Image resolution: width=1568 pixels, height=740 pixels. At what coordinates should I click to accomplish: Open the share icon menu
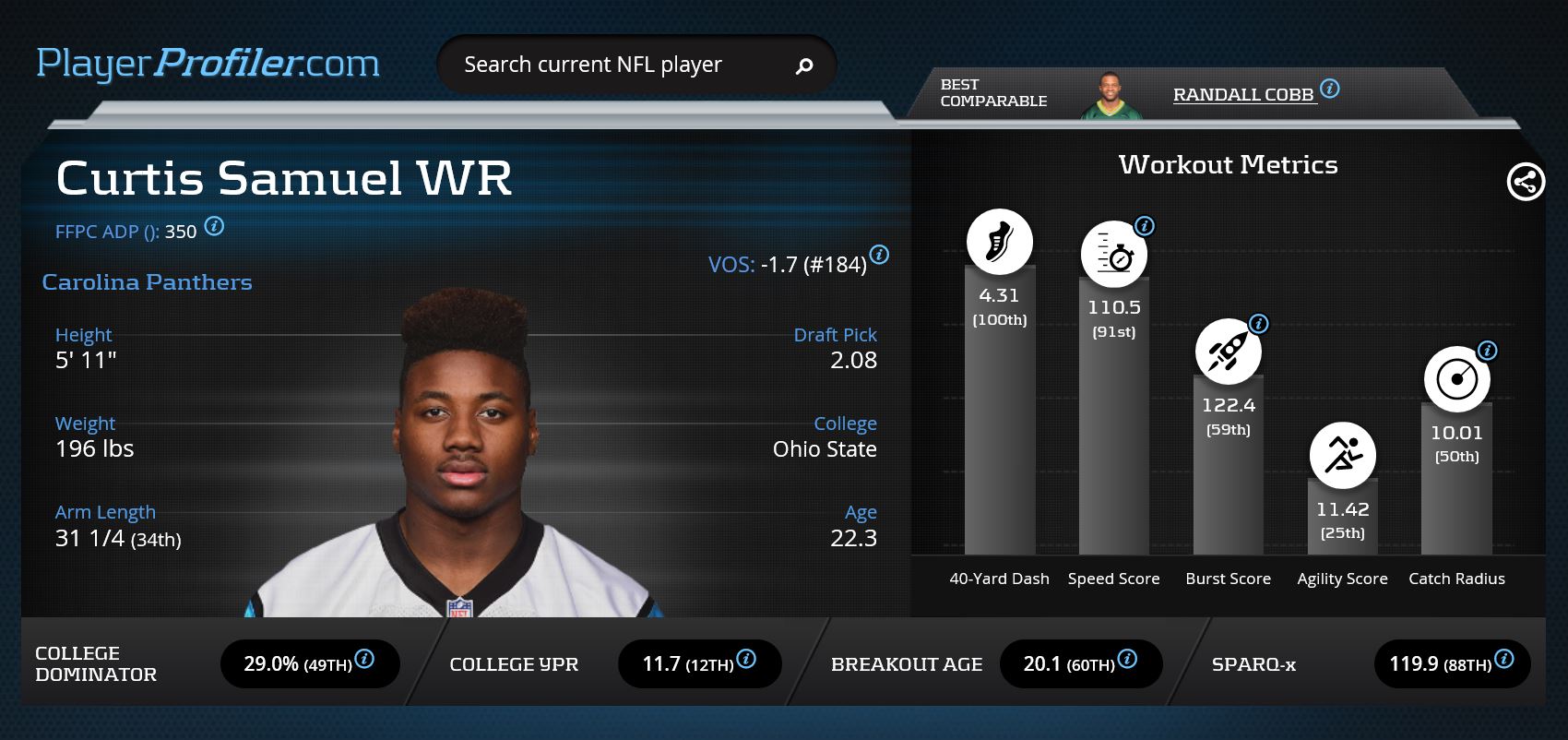(1526, 182)
